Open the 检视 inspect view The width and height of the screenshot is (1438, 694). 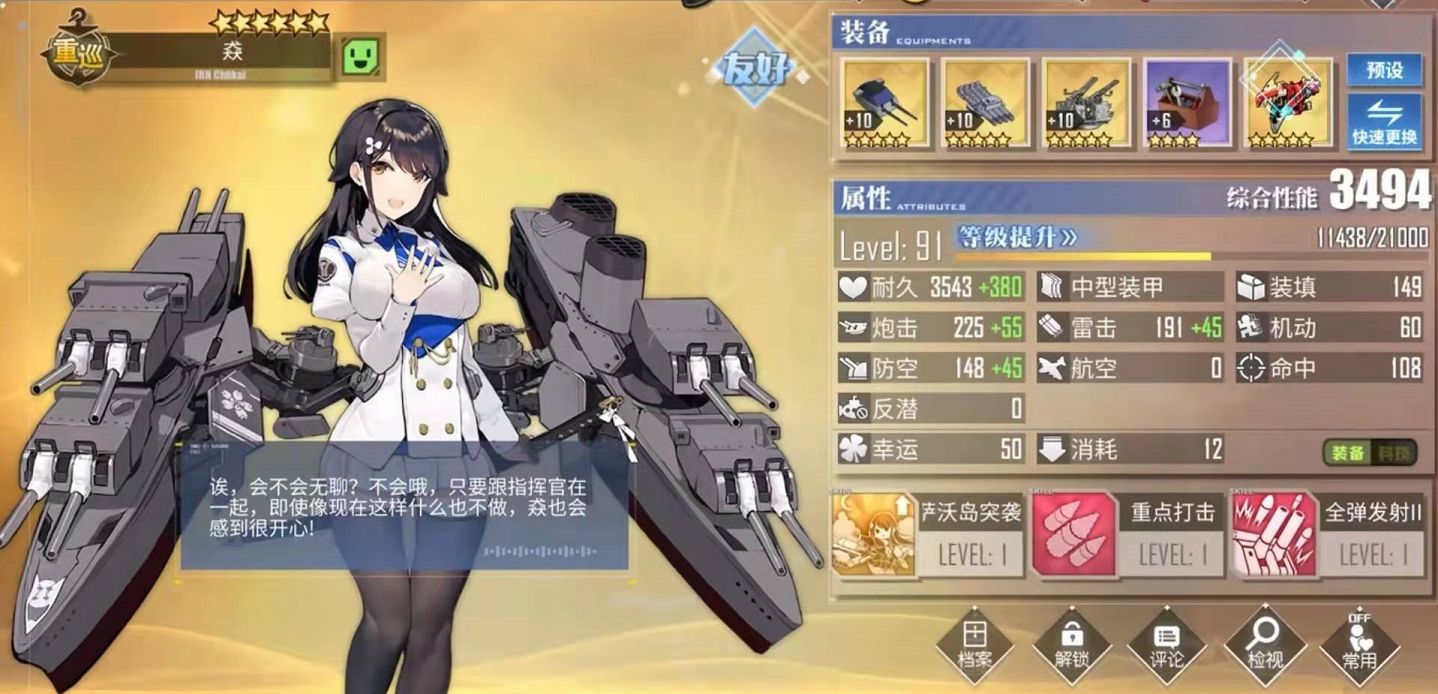point(1263,642)
